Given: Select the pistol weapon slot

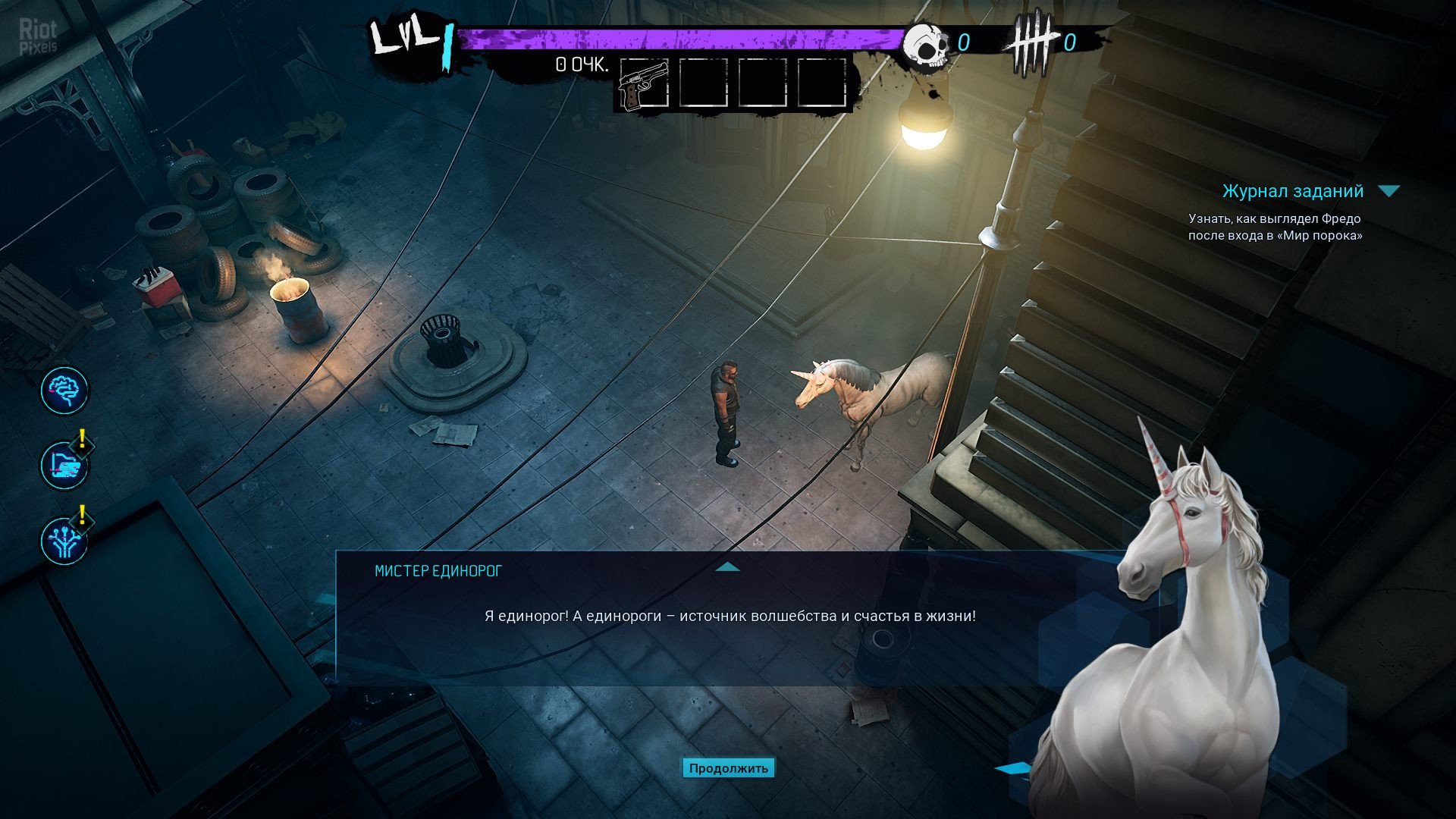Looking at the screenshot, I should click(x=643, y=84).
